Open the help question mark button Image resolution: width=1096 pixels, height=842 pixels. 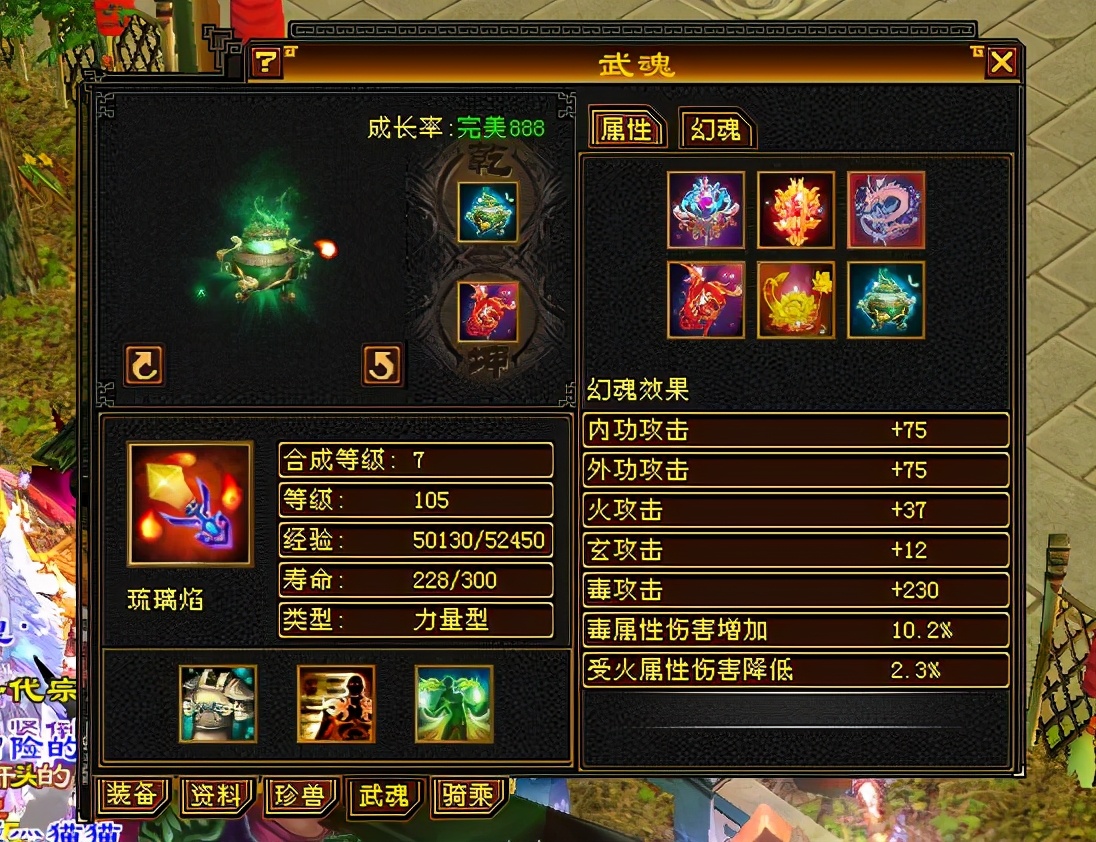pyautogui.click(x=265, y=63)
